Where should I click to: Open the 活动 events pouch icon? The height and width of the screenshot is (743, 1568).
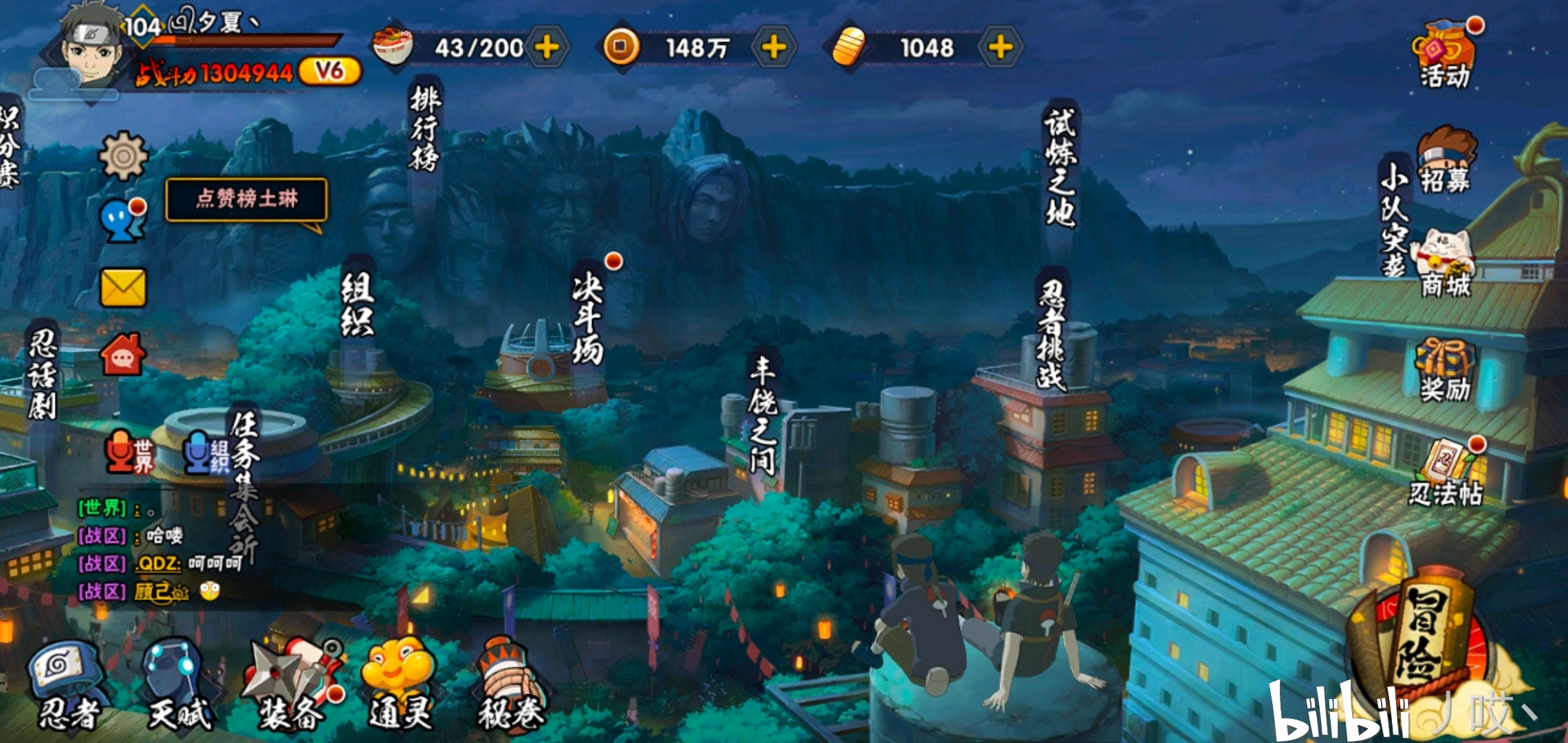point(1444,55)
